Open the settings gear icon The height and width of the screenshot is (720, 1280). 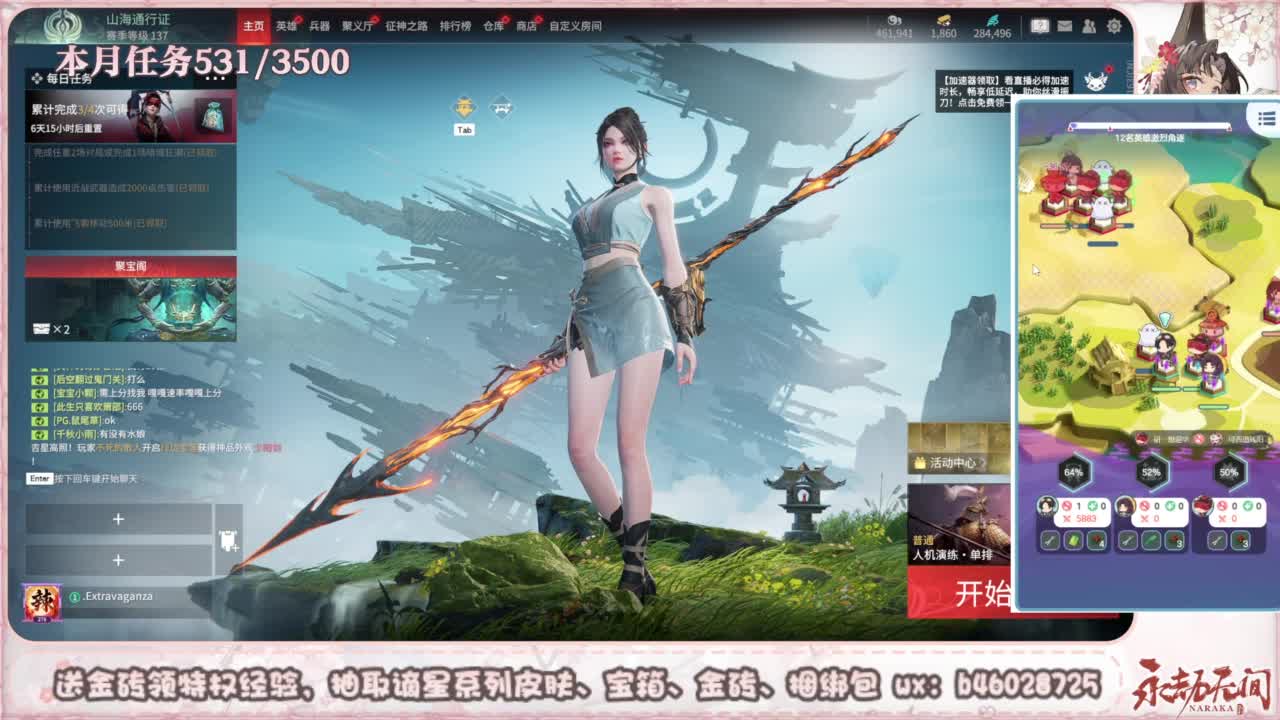pyautogui.click(x=1113, y=26)
